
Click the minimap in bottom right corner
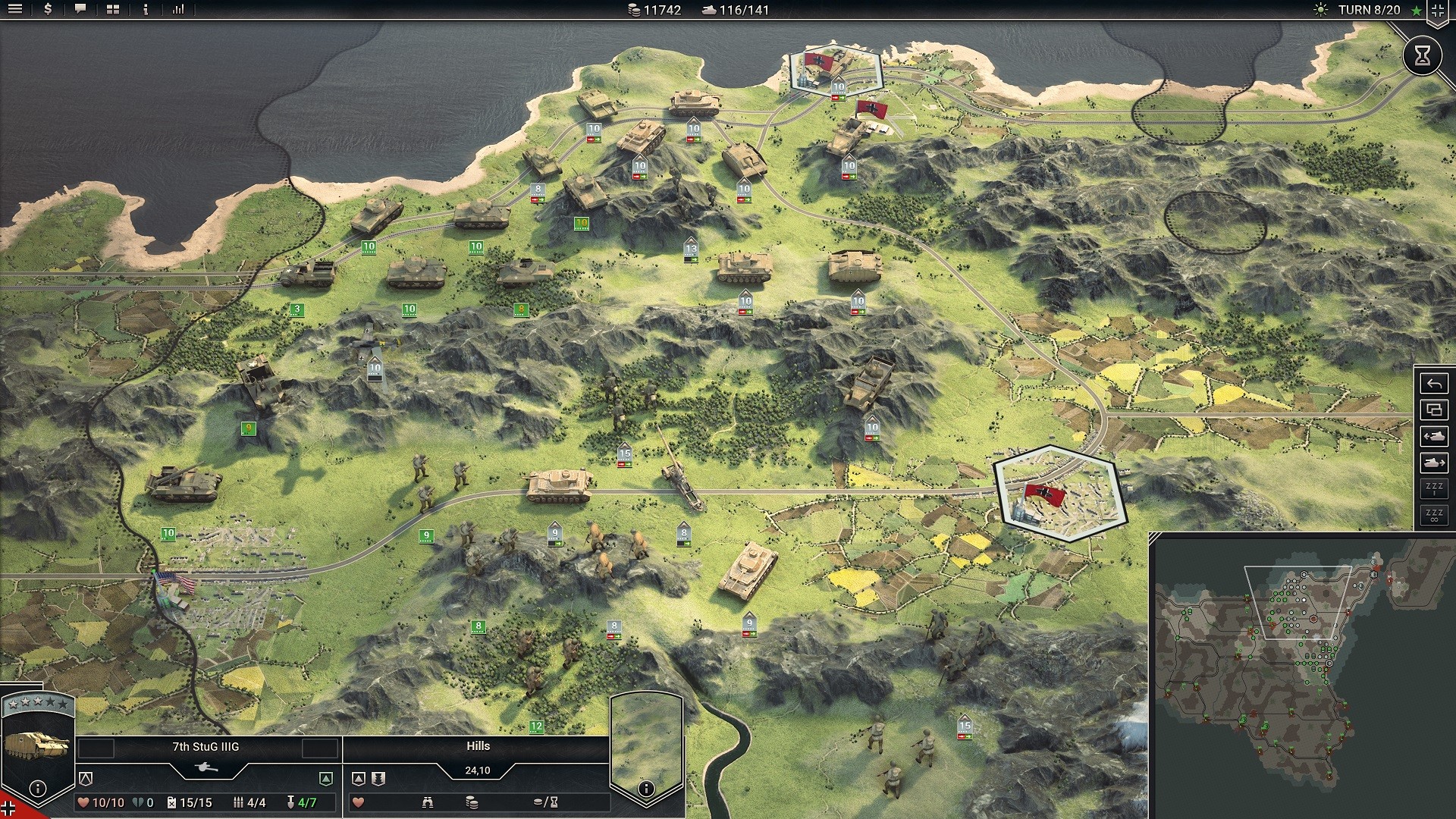[1301, 675]
